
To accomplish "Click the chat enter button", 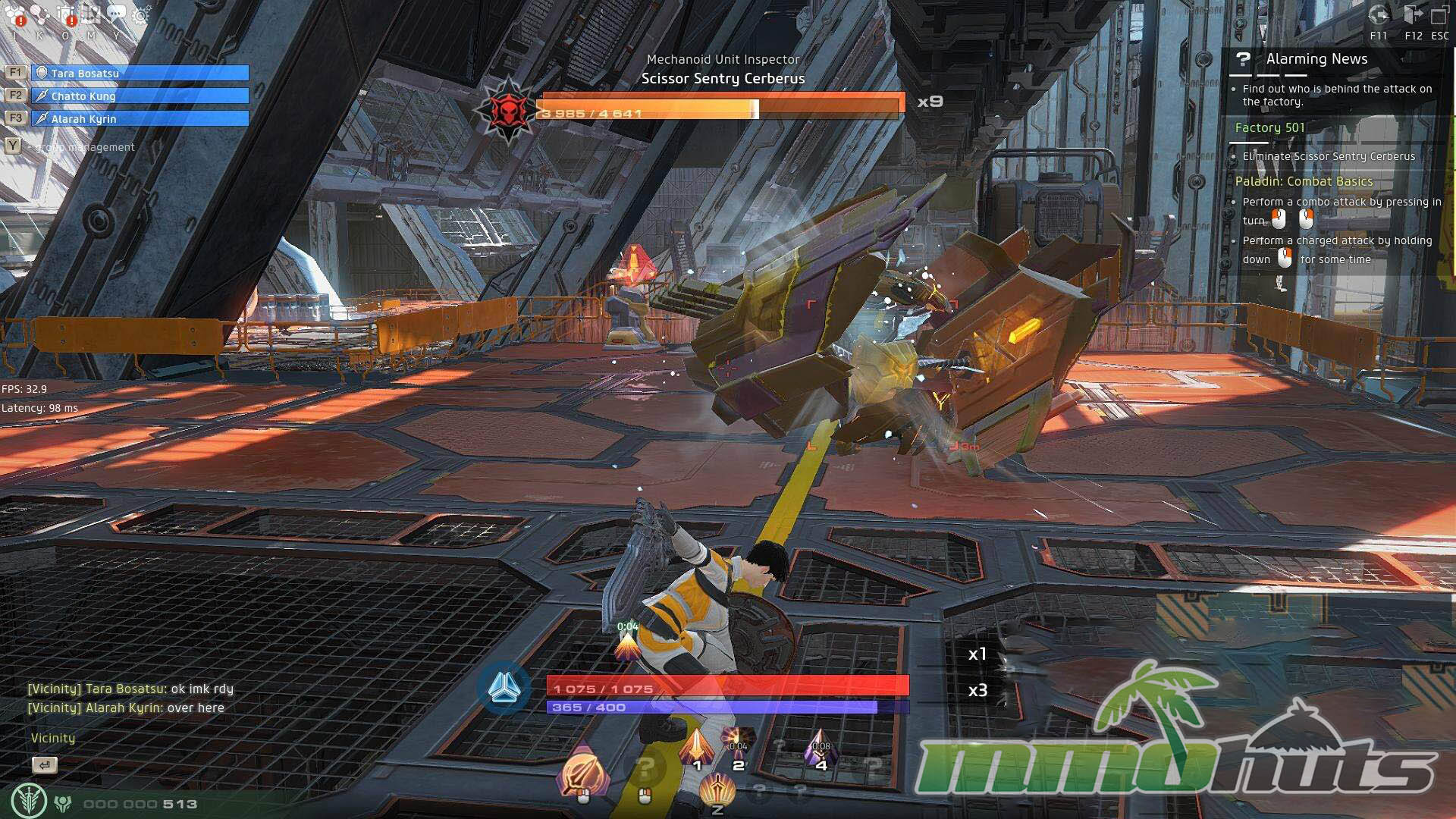I will (x=45, y=765).
